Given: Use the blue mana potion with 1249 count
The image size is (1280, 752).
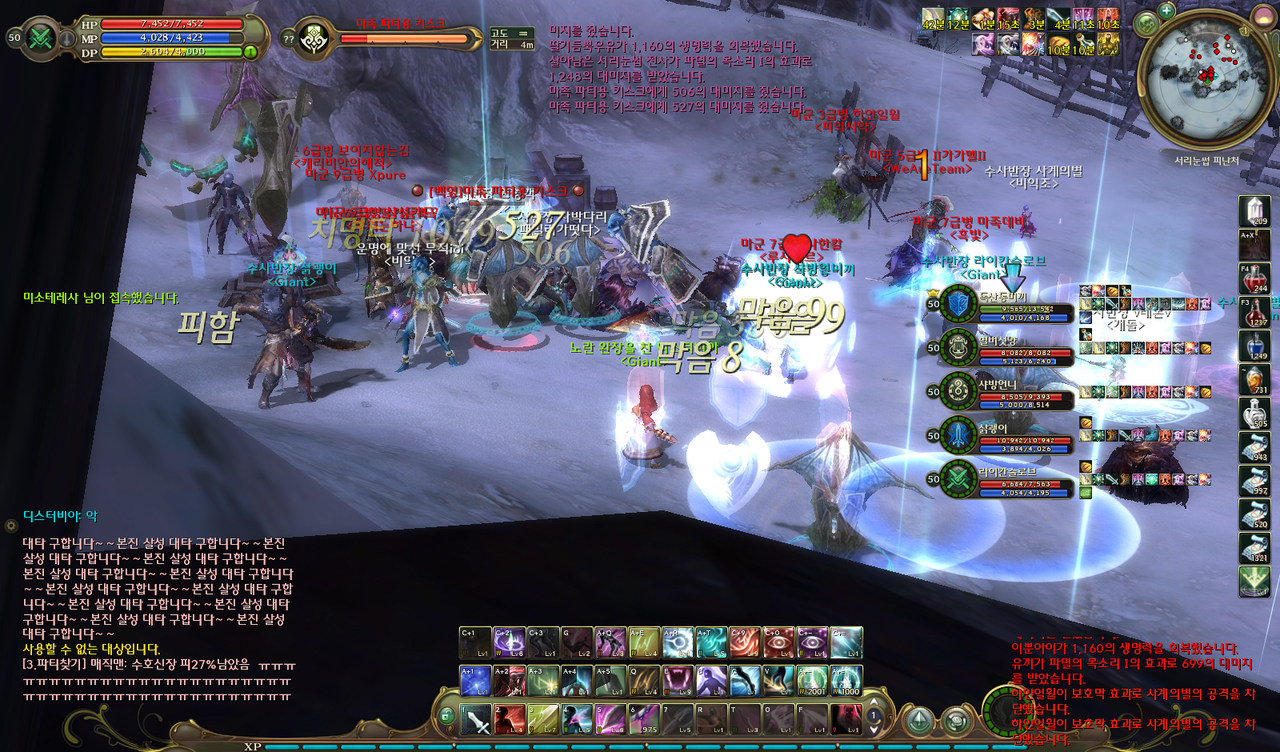Looking at the screenshot, I should coord(1255,347).
